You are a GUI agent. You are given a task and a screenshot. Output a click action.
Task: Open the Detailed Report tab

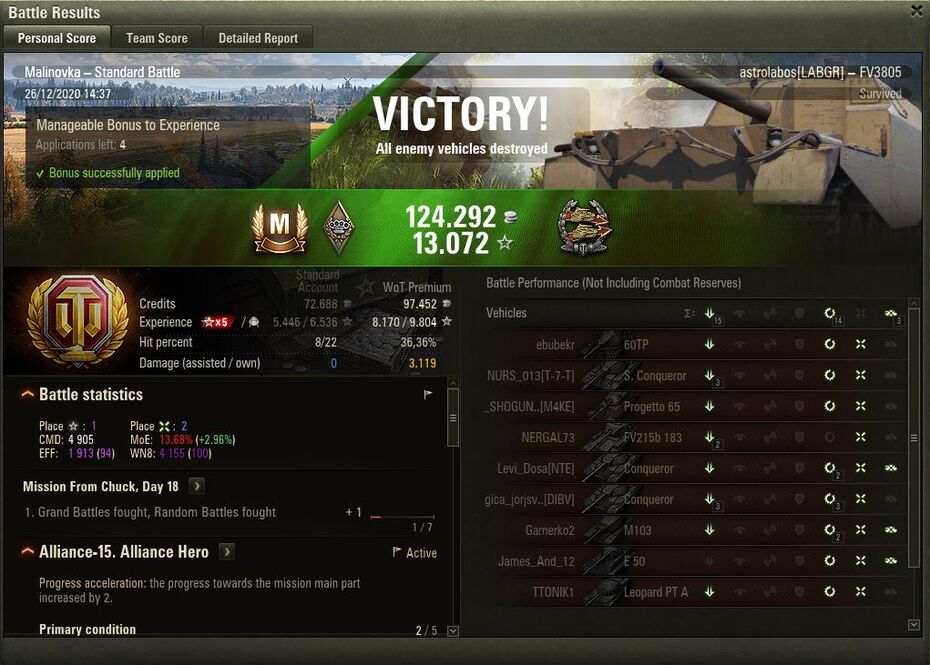tap(258, 38)
